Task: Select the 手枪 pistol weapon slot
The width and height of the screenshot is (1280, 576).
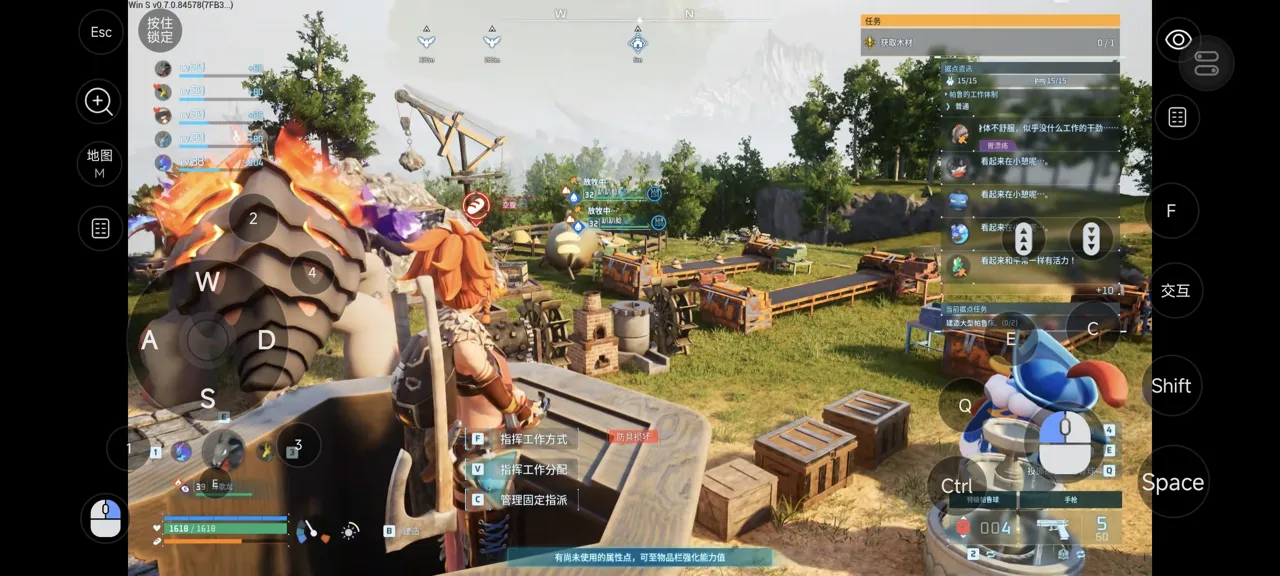Action: coord(1070,499)
